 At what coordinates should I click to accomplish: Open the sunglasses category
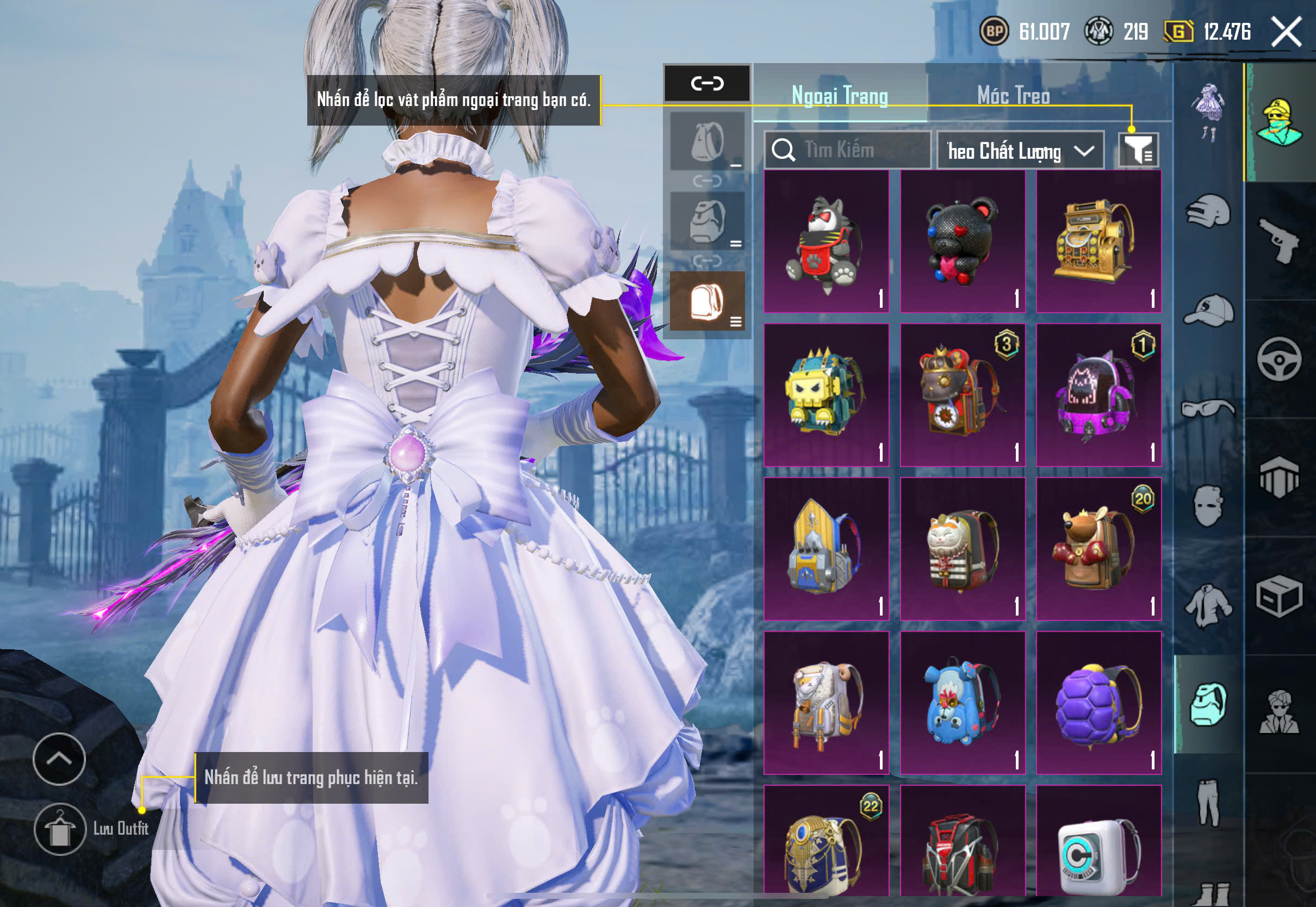1208,408
